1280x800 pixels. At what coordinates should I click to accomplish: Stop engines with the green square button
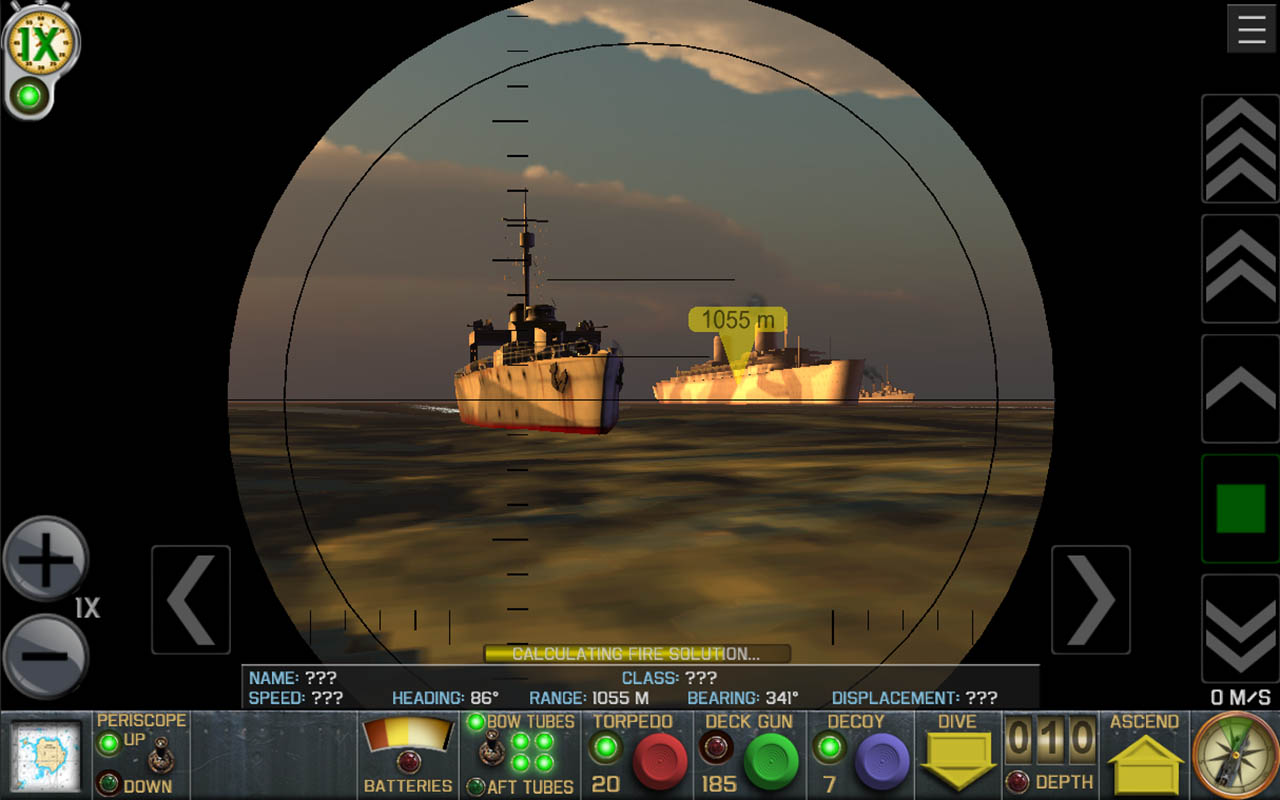pos(1240,508)
